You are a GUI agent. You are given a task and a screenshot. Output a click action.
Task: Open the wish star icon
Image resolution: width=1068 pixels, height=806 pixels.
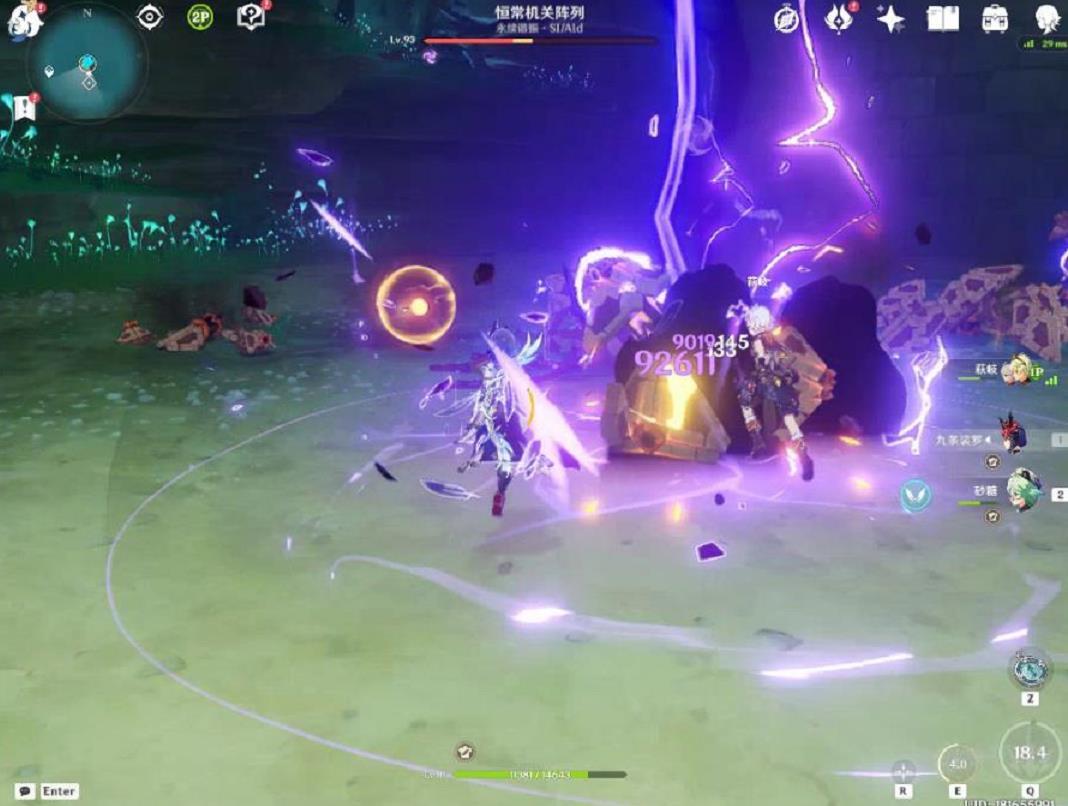click(x=890, y=19)
